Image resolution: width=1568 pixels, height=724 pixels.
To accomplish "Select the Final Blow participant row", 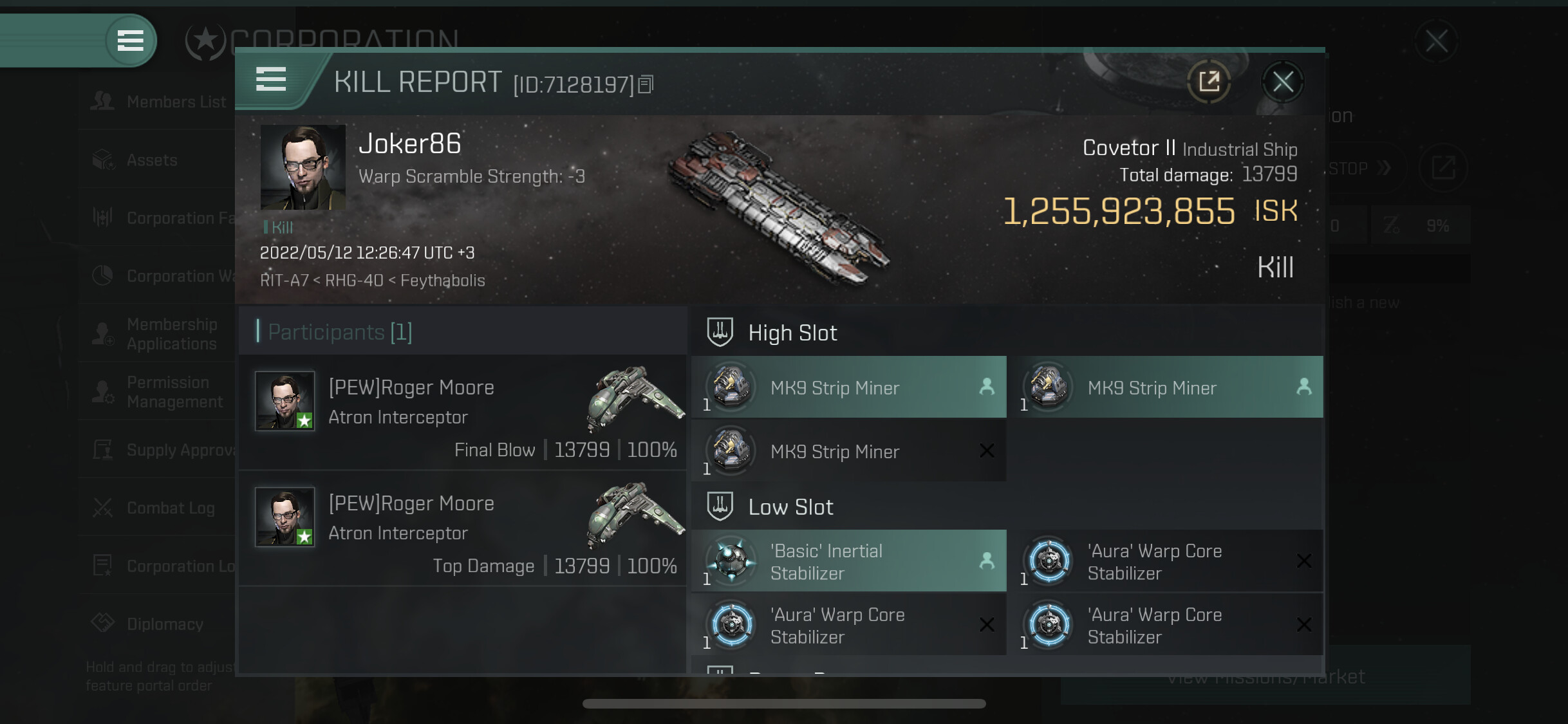I will (x=462, y=413).
